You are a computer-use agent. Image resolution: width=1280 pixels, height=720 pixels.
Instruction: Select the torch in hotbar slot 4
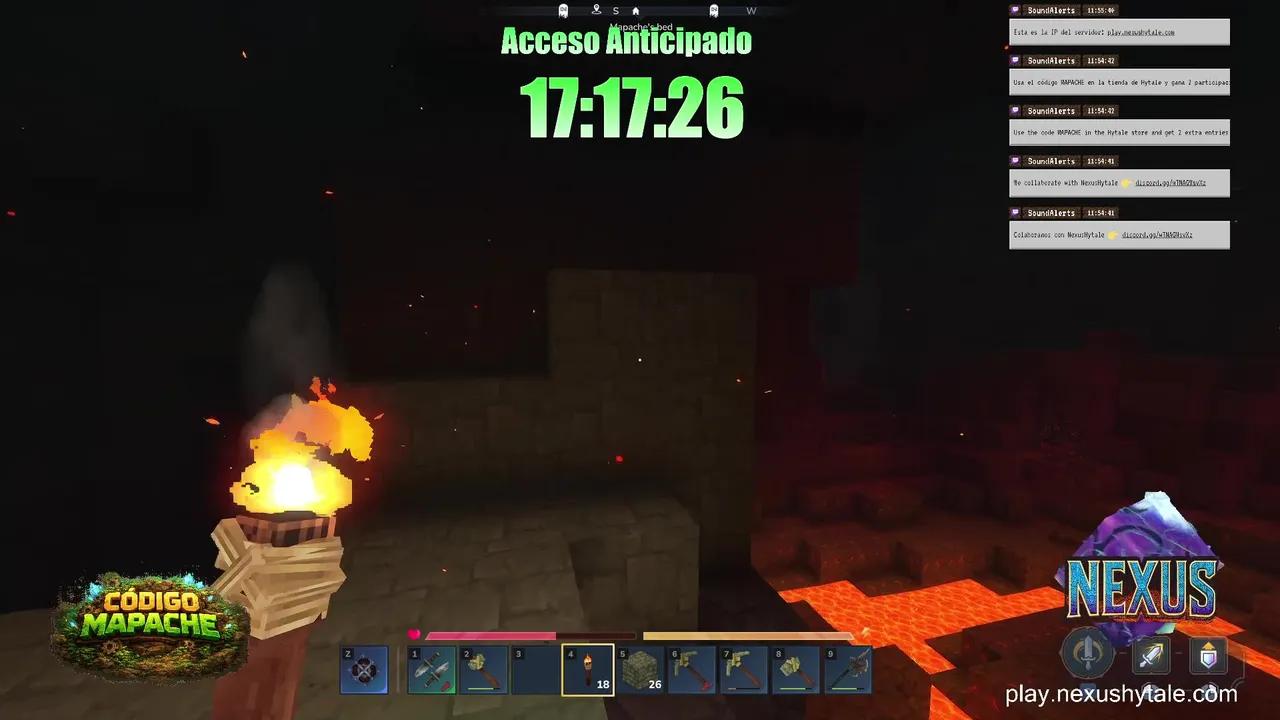tap(585, 668)
